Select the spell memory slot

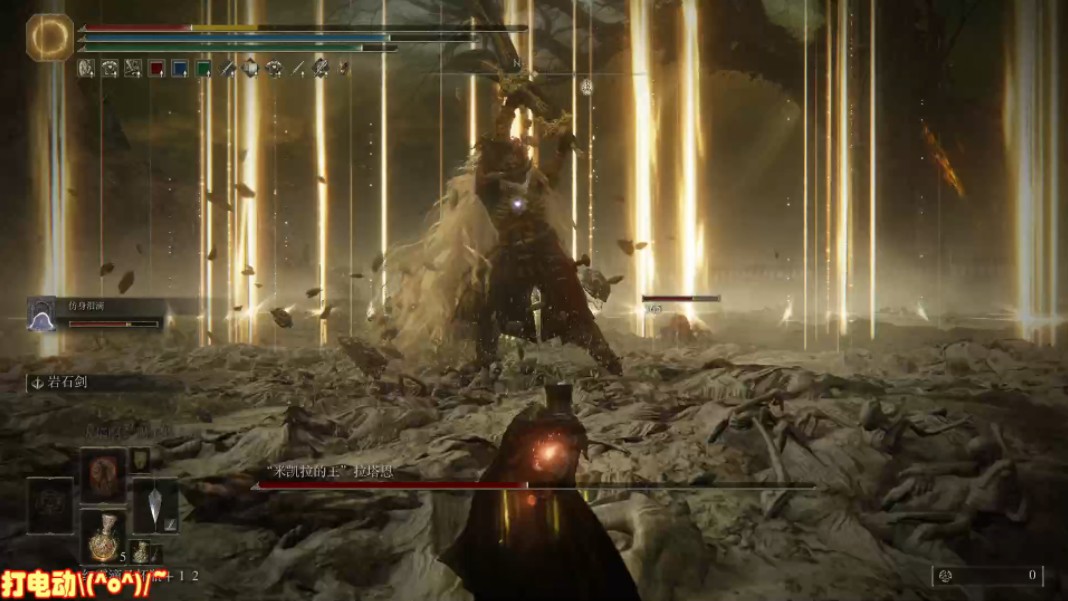pyautogui.click(x=103, y=475)
